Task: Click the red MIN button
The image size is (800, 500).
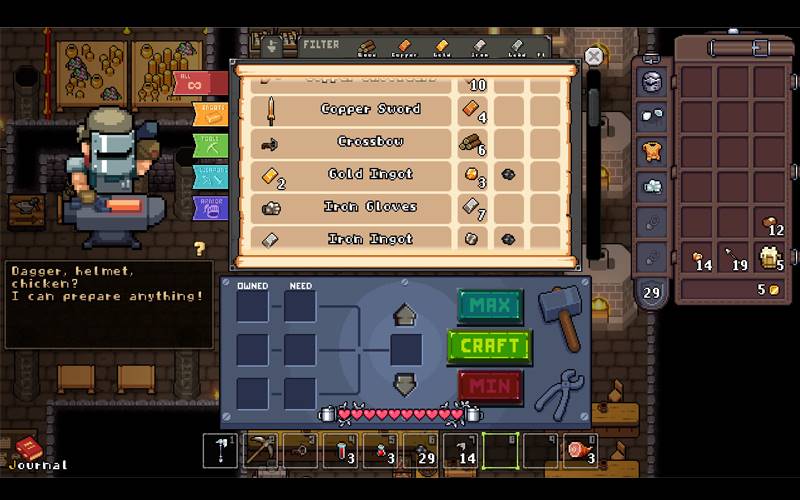Action: [490, 385]
